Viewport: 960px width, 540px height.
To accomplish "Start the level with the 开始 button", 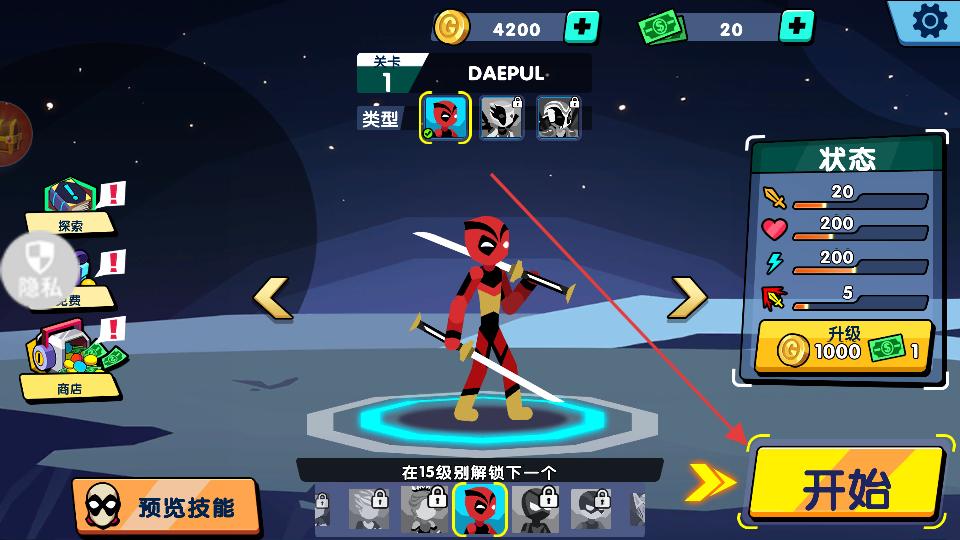I will click(846, 485).
